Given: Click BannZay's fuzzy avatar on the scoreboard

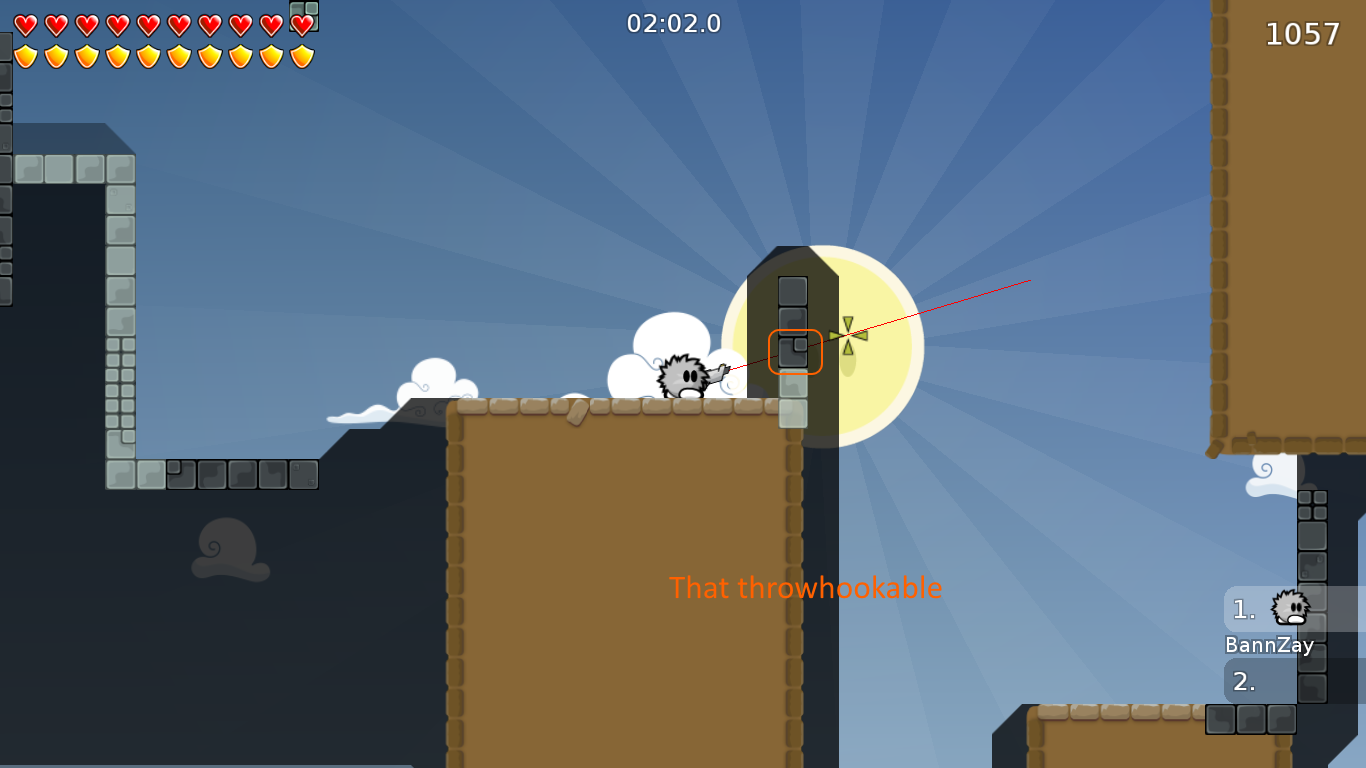Looking at the screenshot, I should pyautogui.click(x=1289, y=606).
